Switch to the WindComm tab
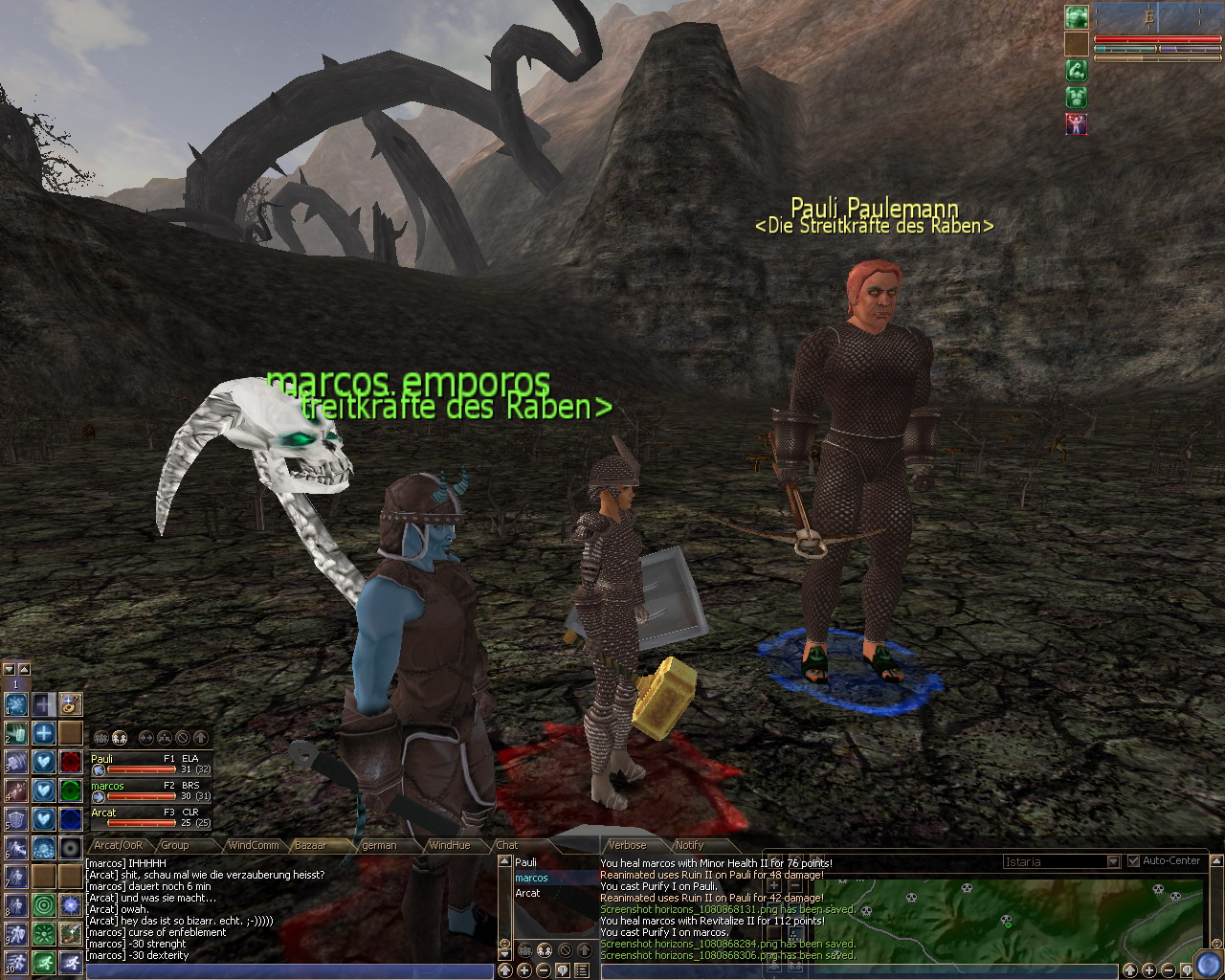 pos(253,845)
